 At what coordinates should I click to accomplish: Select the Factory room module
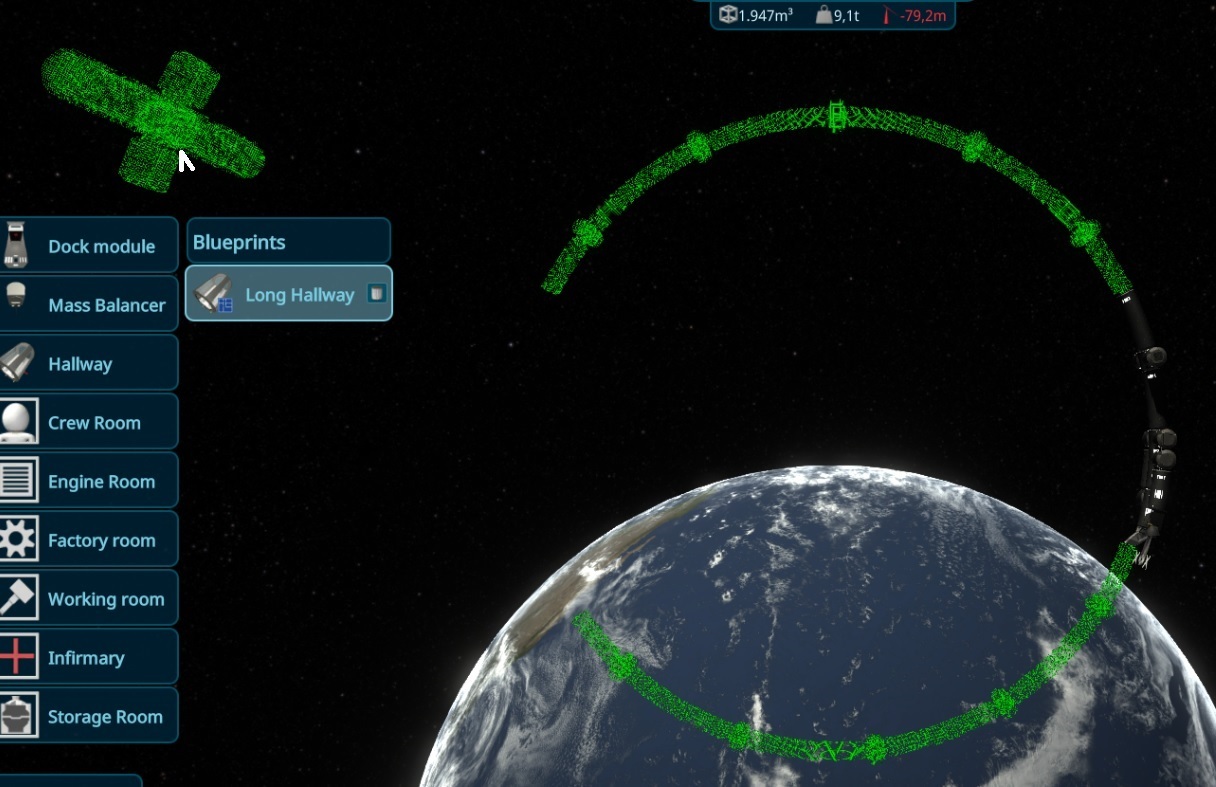[89, 541]
